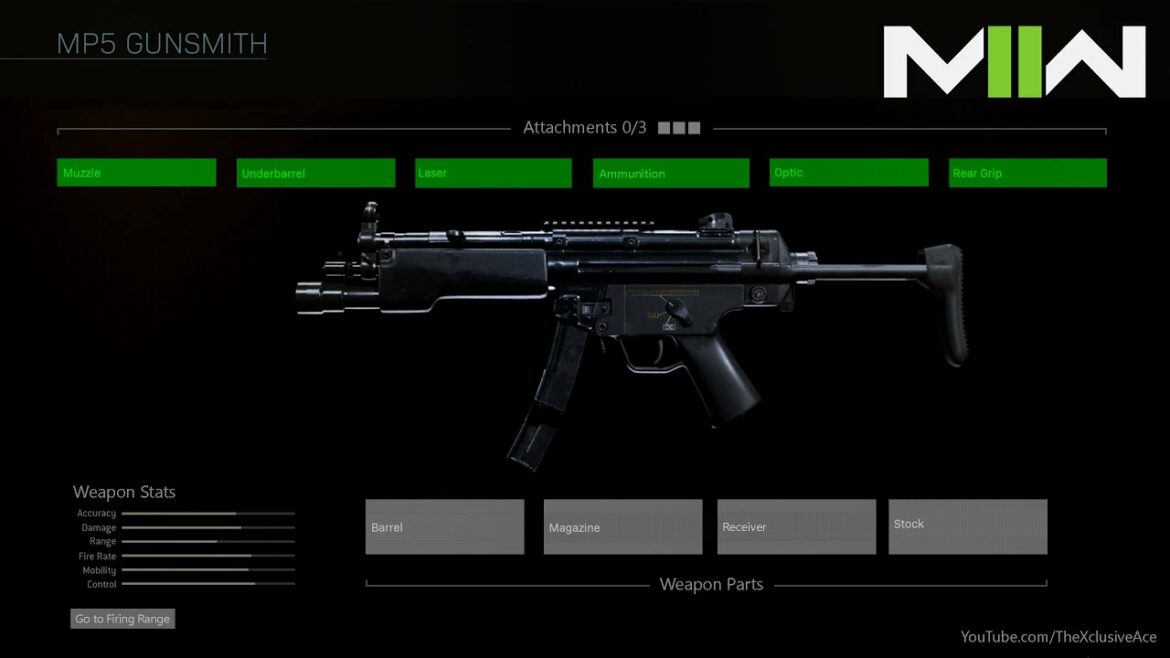Screen dimensions: 1170x658
Task: Select the Magazine weapon part
Action: point(622,526)
